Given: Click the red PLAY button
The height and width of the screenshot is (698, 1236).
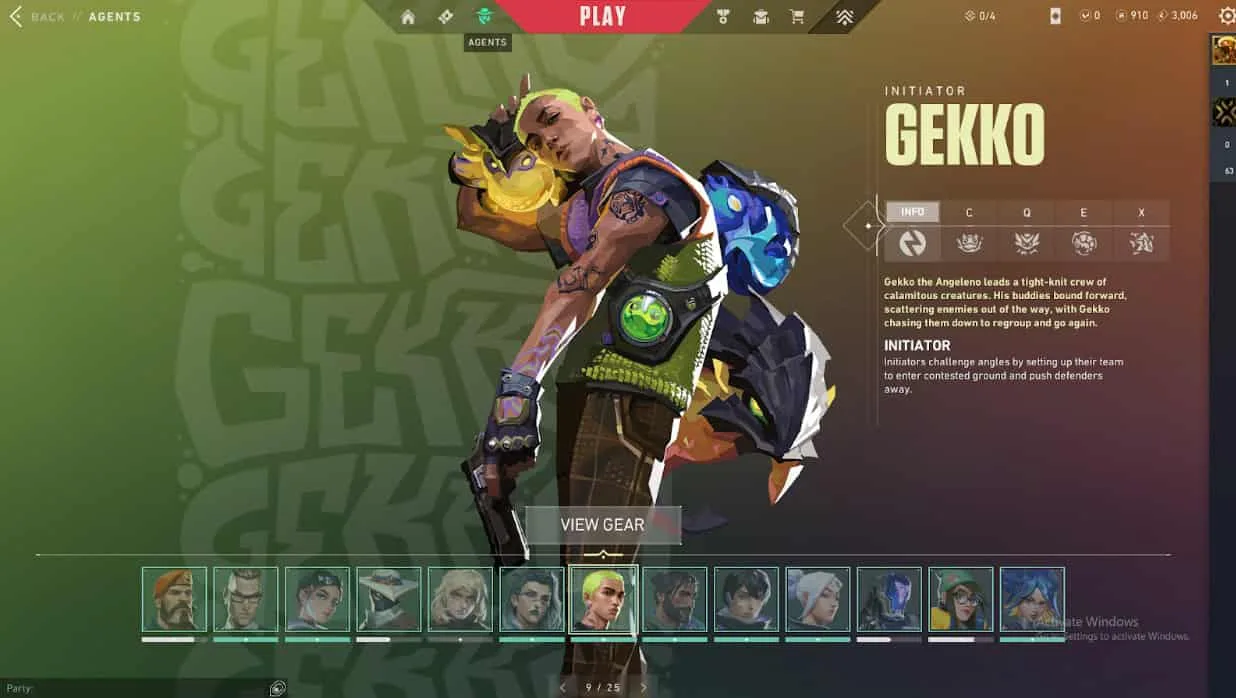Looking at the screenshot, I should tap(602, 16).
